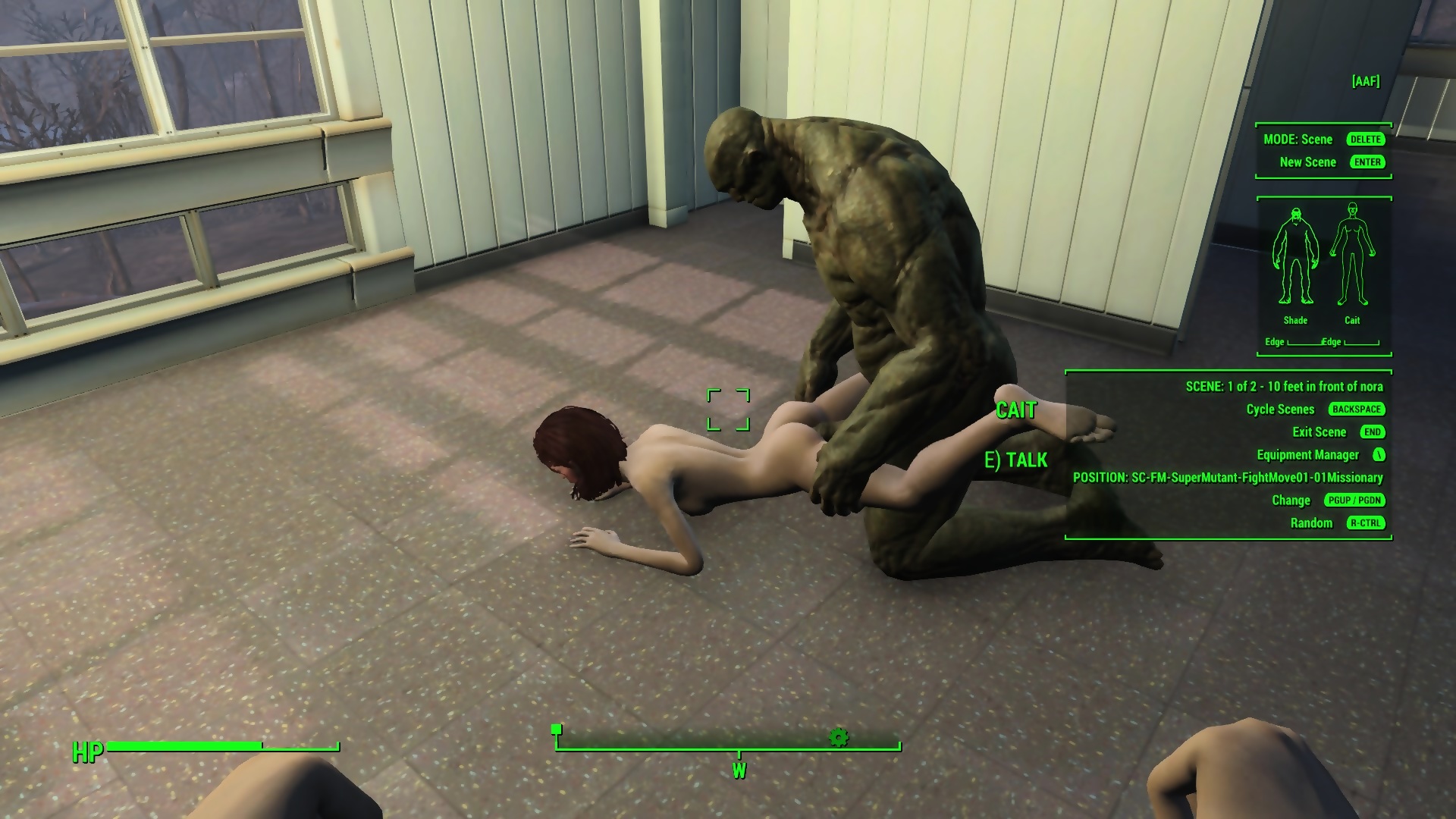Pick the Random position option
Screen dimensions: 1456x819
click(x=1311, y=523)
